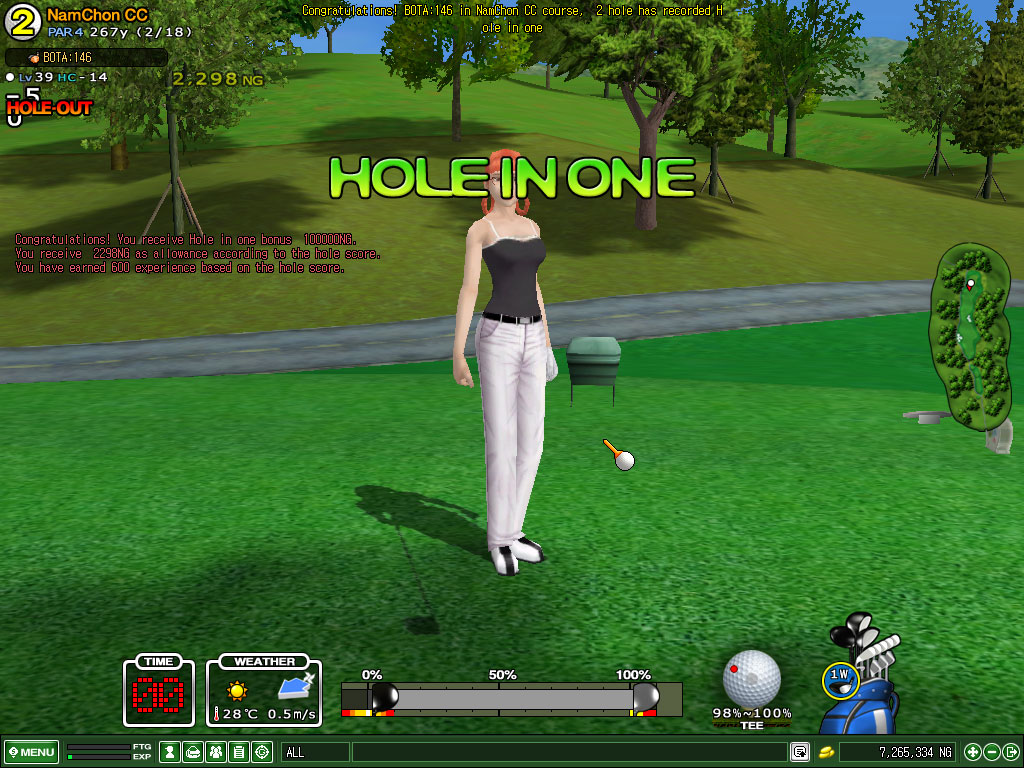The image size is (1024, 768).
Task: Open the icon beside the profile button
Action: 193,752
